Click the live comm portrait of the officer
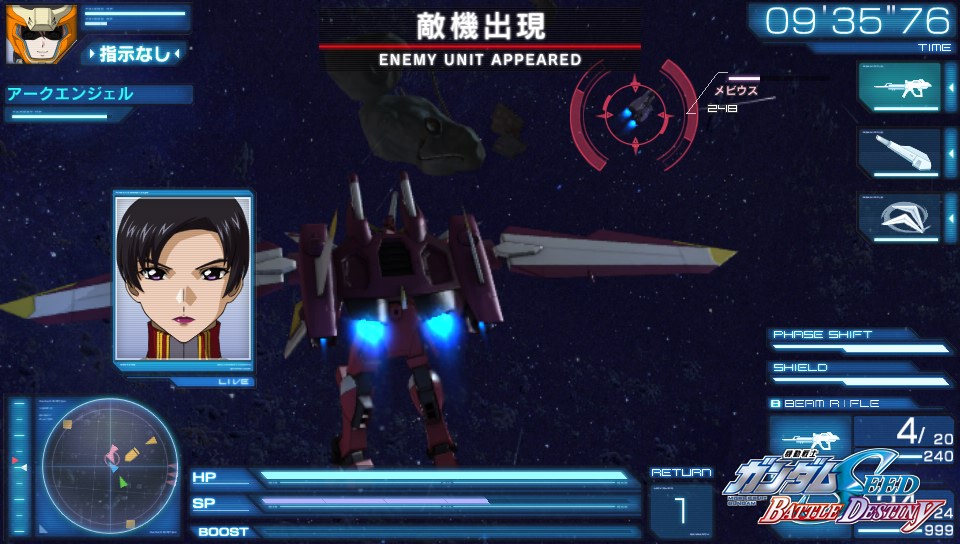This screenshot has width=960, height=544. (x=183, y=277)
